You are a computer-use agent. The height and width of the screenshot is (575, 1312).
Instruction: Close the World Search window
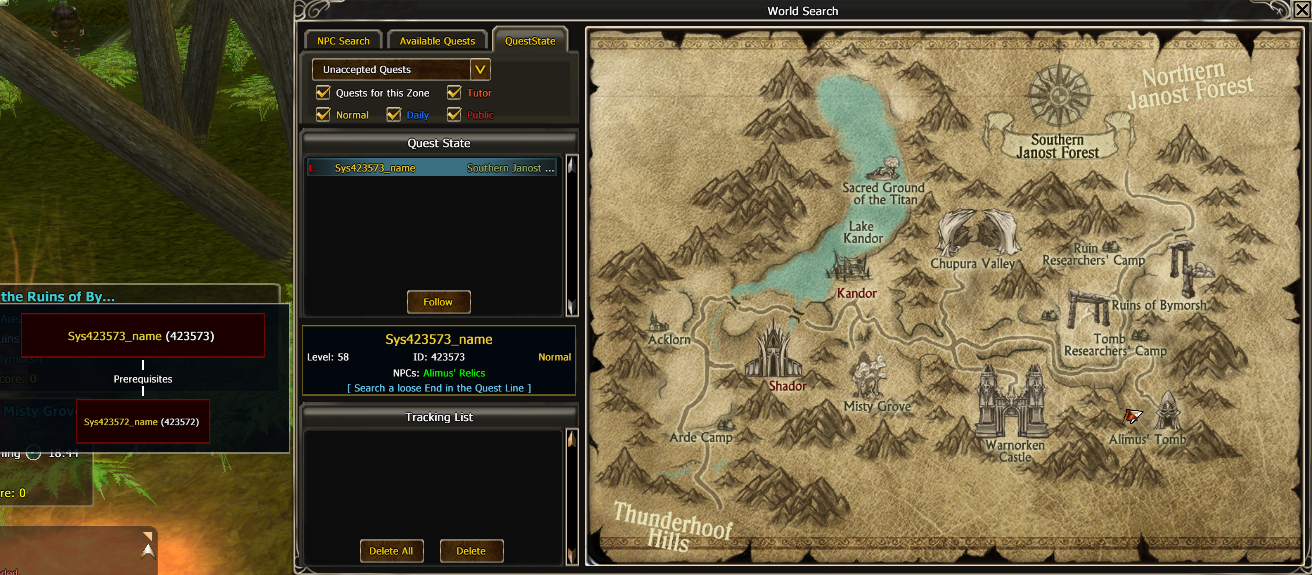point(1301,10)
